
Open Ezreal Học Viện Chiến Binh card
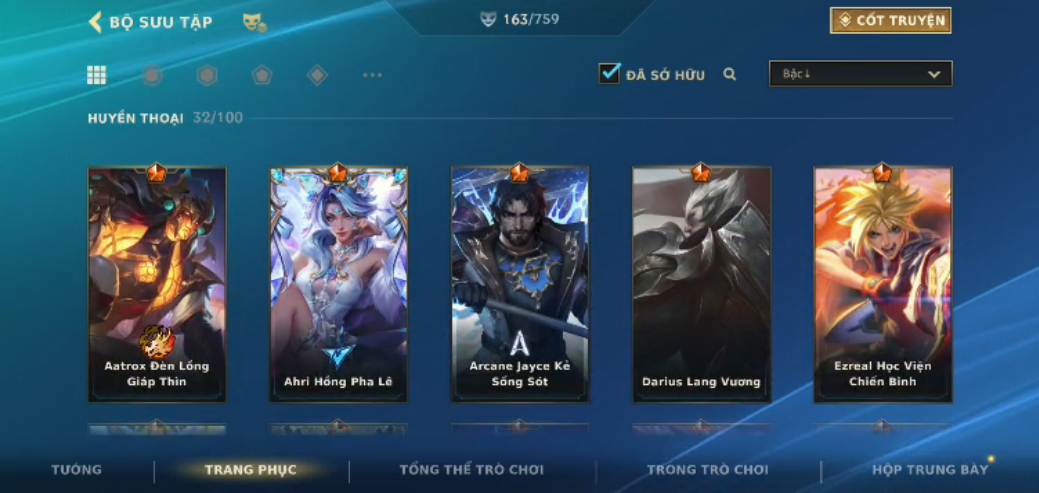pyautogui.click(x=882, y=284)
